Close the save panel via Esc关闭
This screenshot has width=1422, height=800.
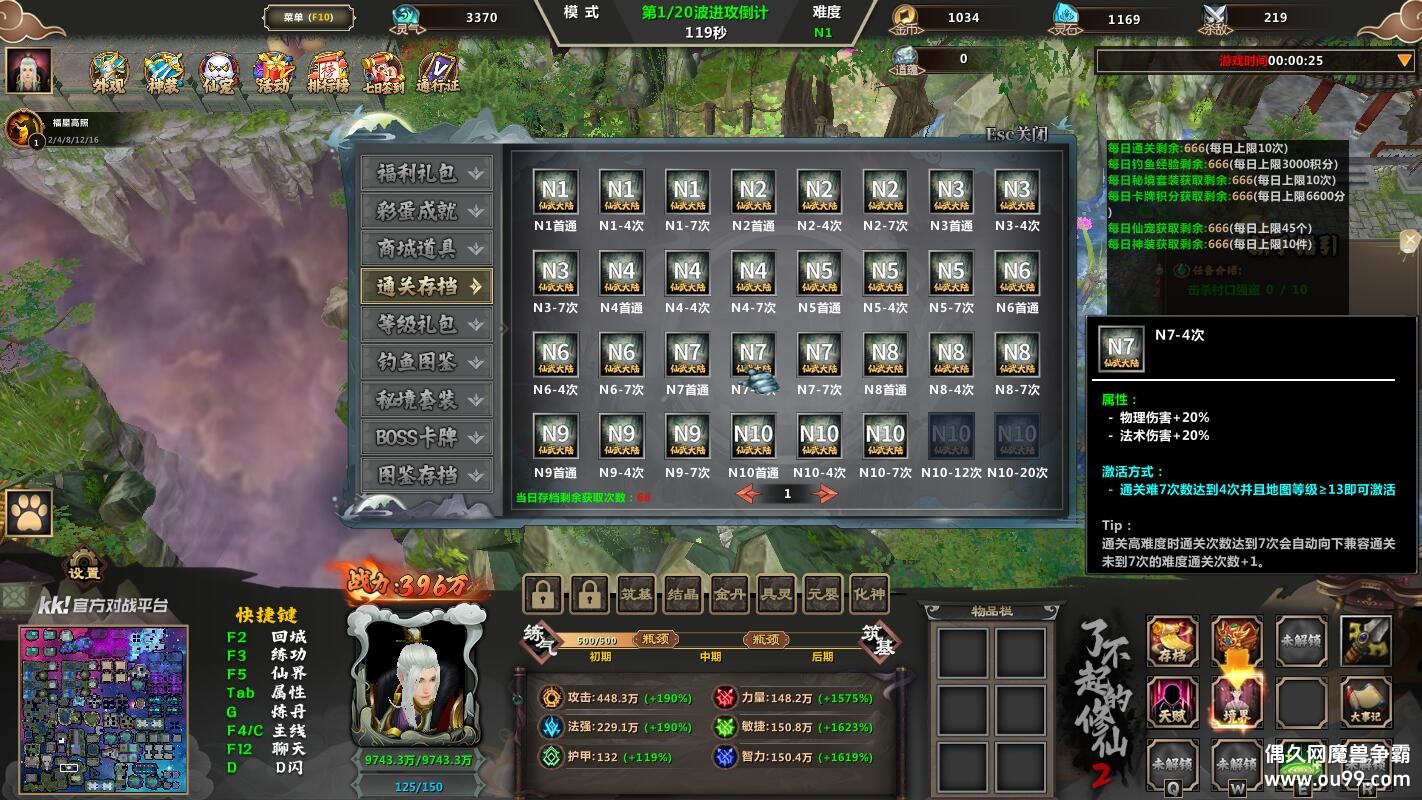tap(1016, 134)
